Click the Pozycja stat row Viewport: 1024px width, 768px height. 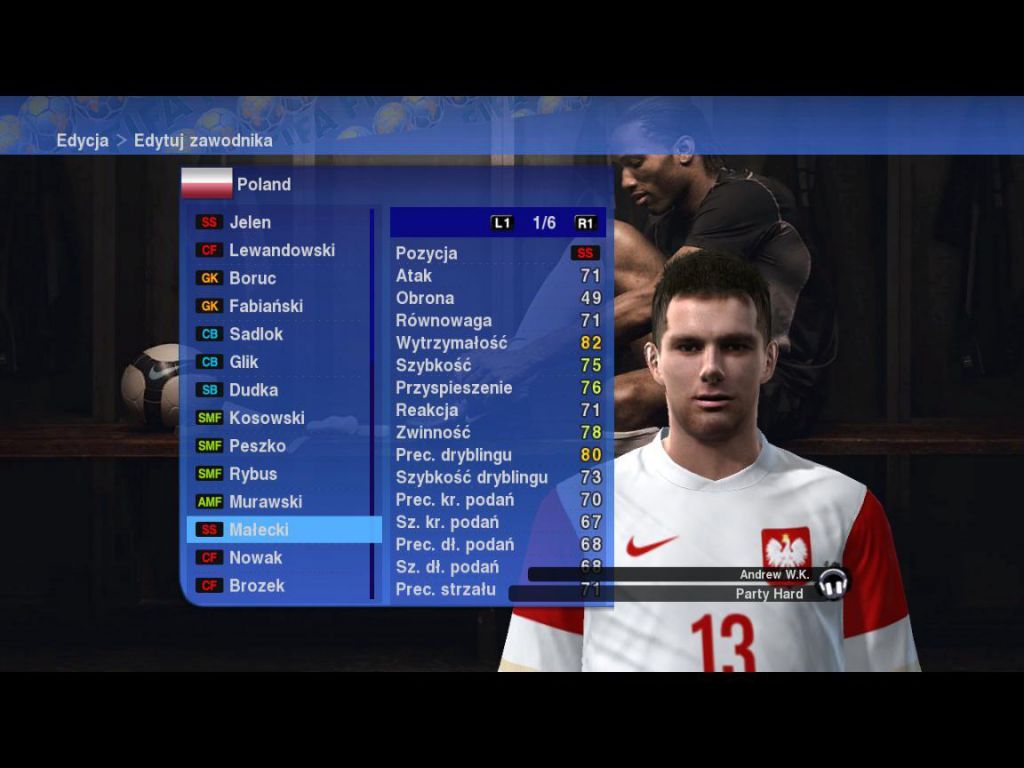tap(497, 253)
